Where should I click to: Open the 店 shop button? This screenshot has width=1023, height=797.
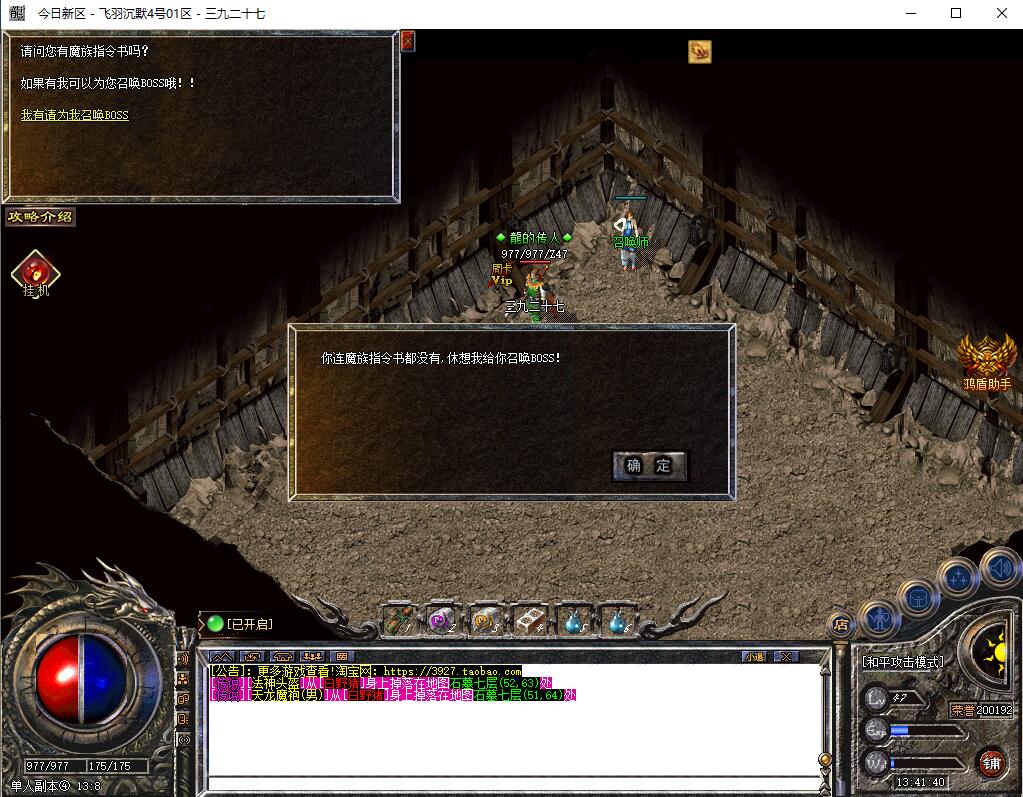[x=841, y=624]
